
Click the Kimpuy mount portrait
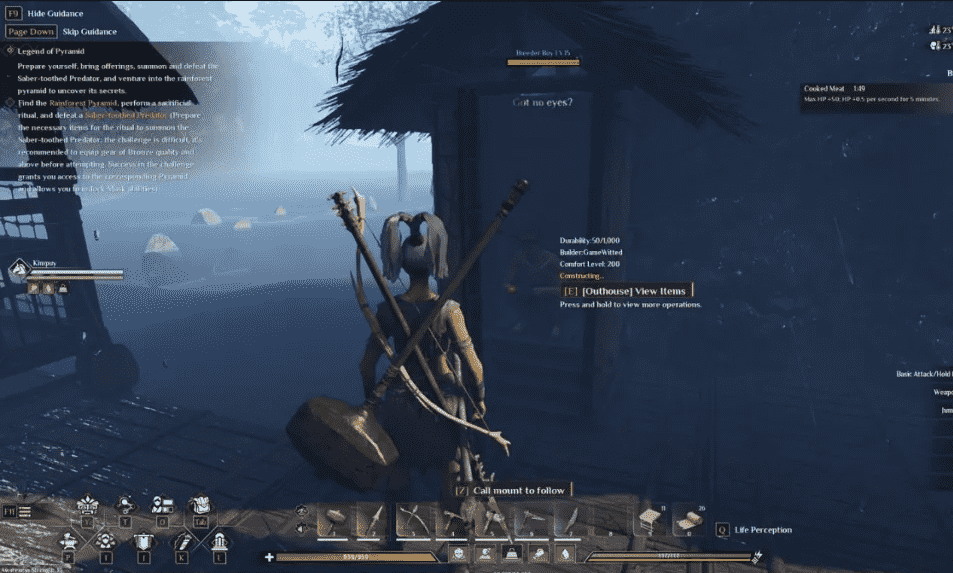pyautogui.click(x=20, y=270)
